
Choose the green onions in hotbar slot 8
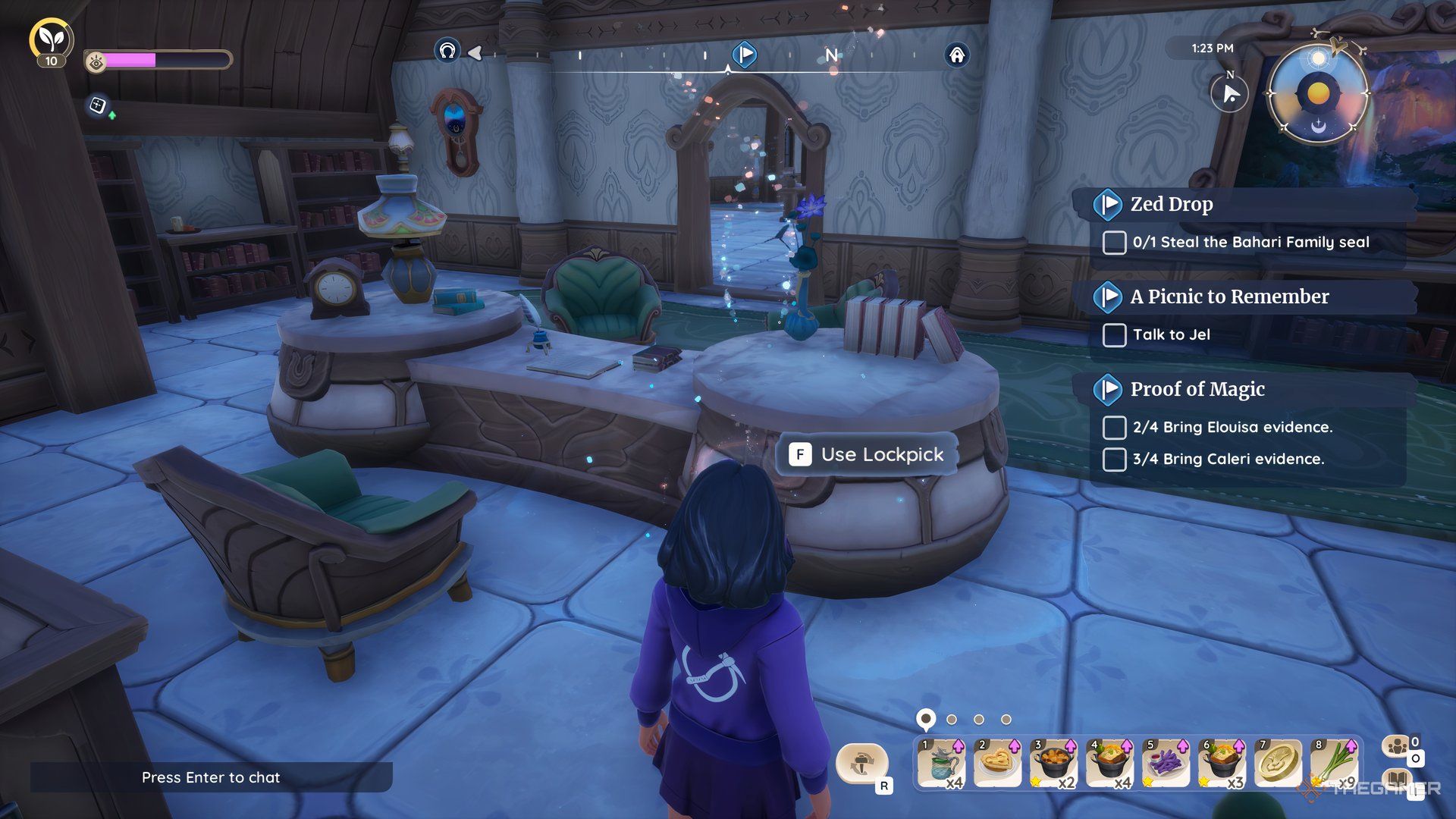[1333, 764]
